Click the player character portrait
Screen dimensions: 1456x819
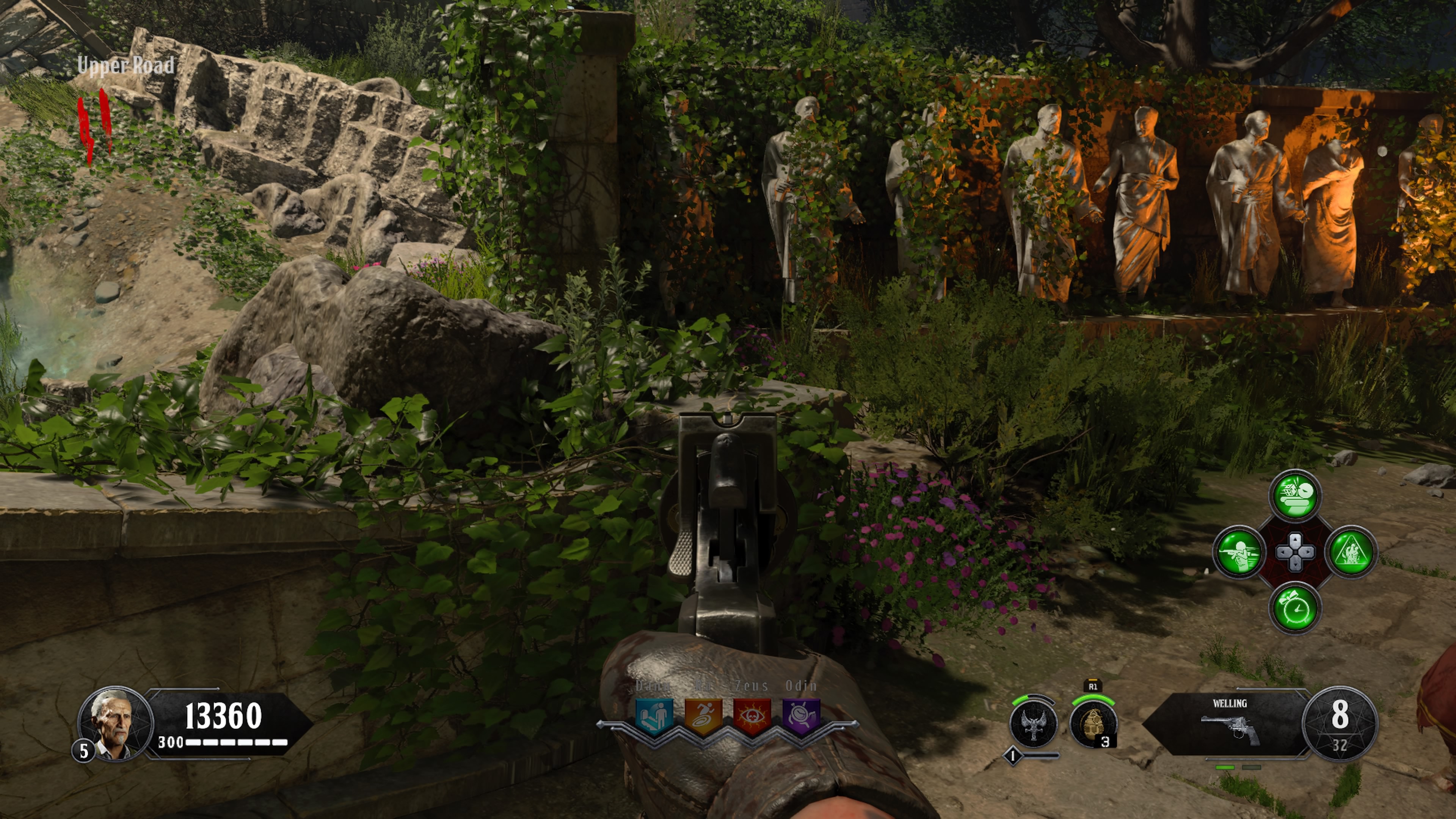tap(115, 723)
